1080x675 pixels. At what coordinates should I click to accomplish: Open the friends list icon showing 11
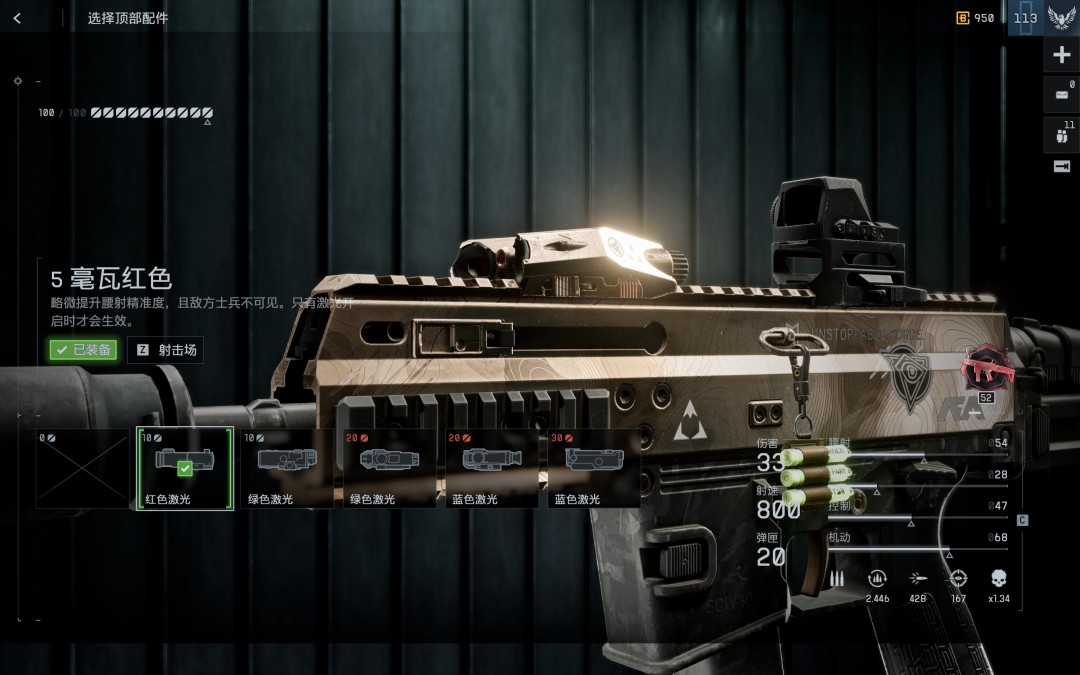point(1061,134)
